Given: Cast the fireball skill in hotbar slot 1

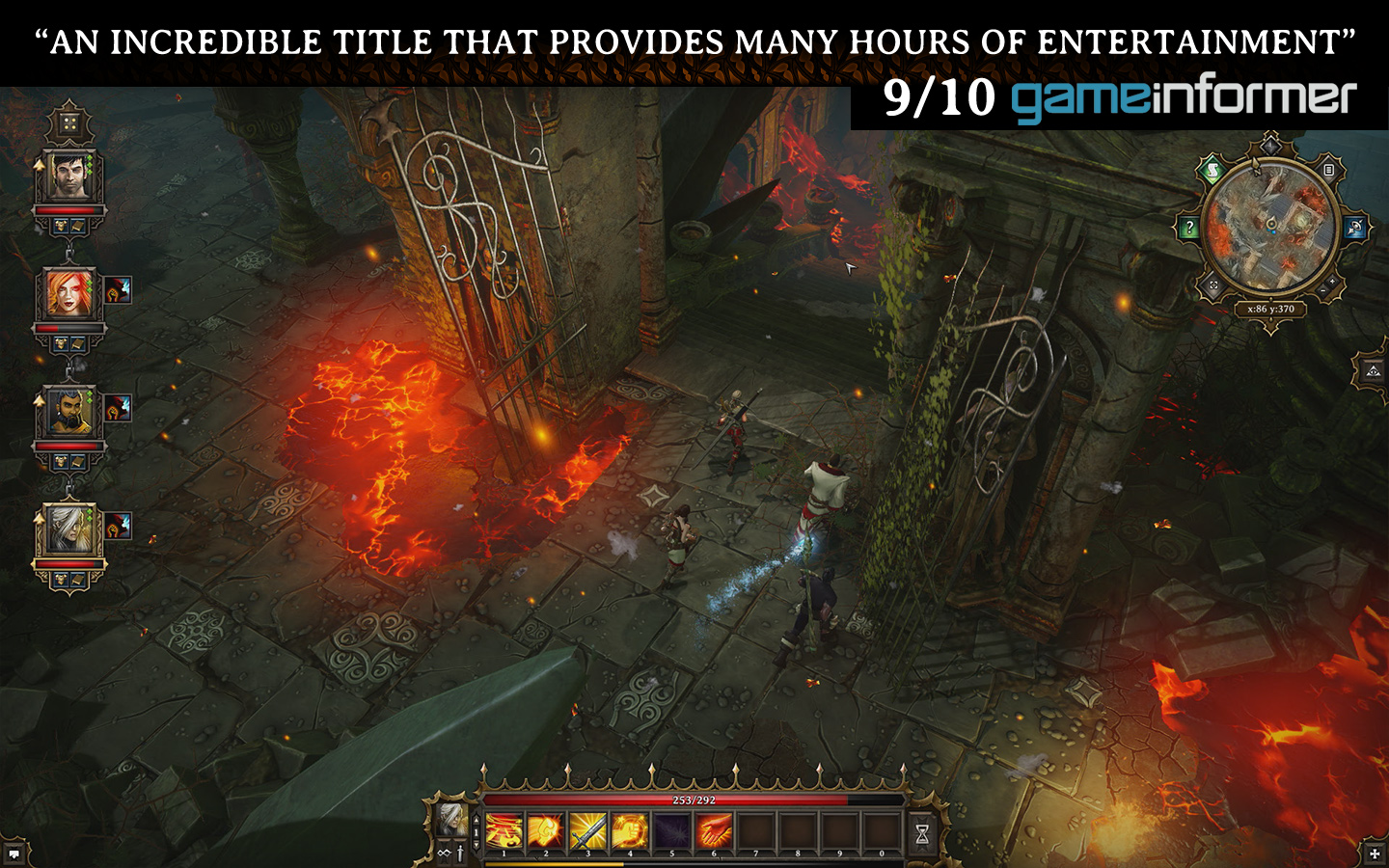Looking at the screenshot, I should 504,829.
